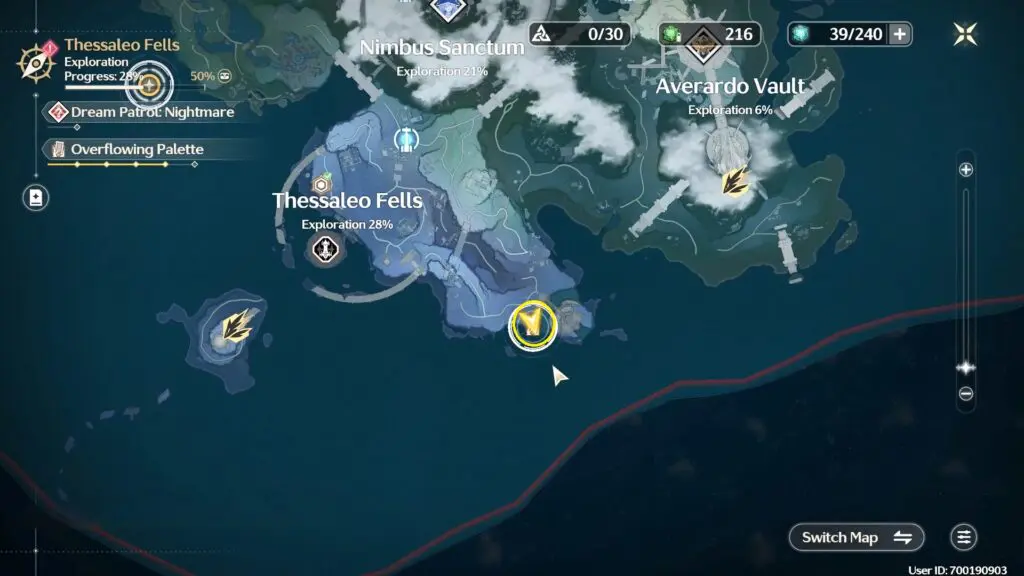Select the gold marker on the small island
This screenshot has height=576, width=1024.
[x=236, y=324]
